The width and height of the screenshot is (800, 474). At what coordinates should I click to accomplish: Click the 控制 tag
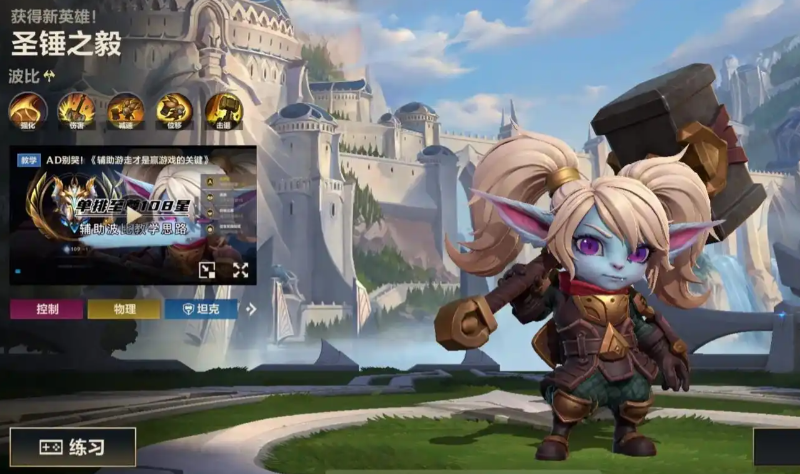[x=46, y=309]
